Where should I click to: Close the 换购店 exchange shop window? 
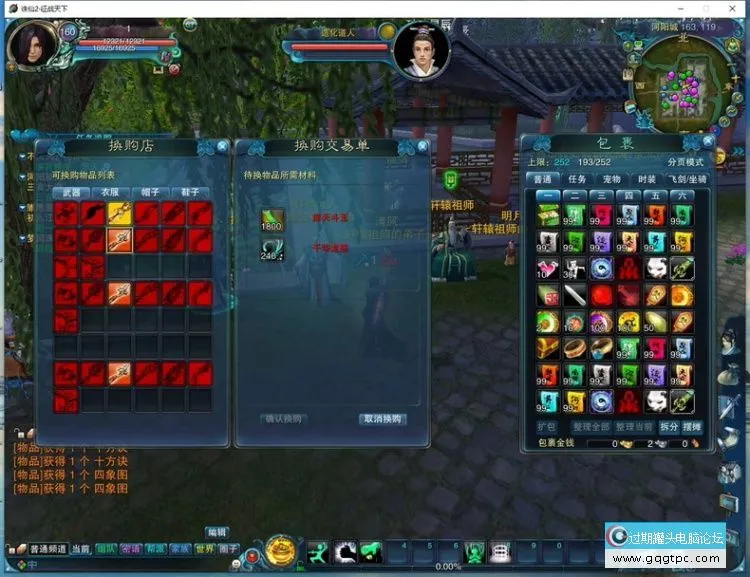[x=223, y=146]
